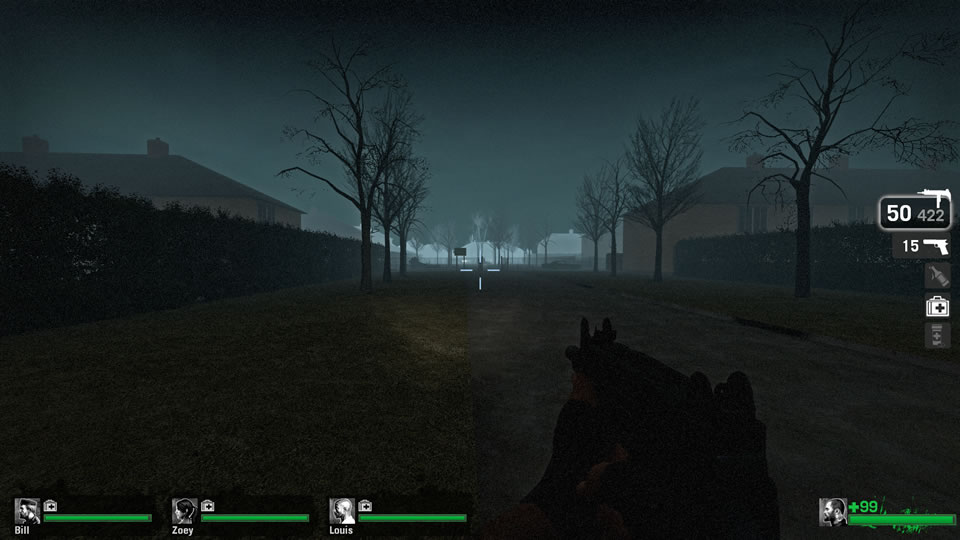Choose the molotov bottle slot
Screen dimensions: 960x540
[937, 276]
